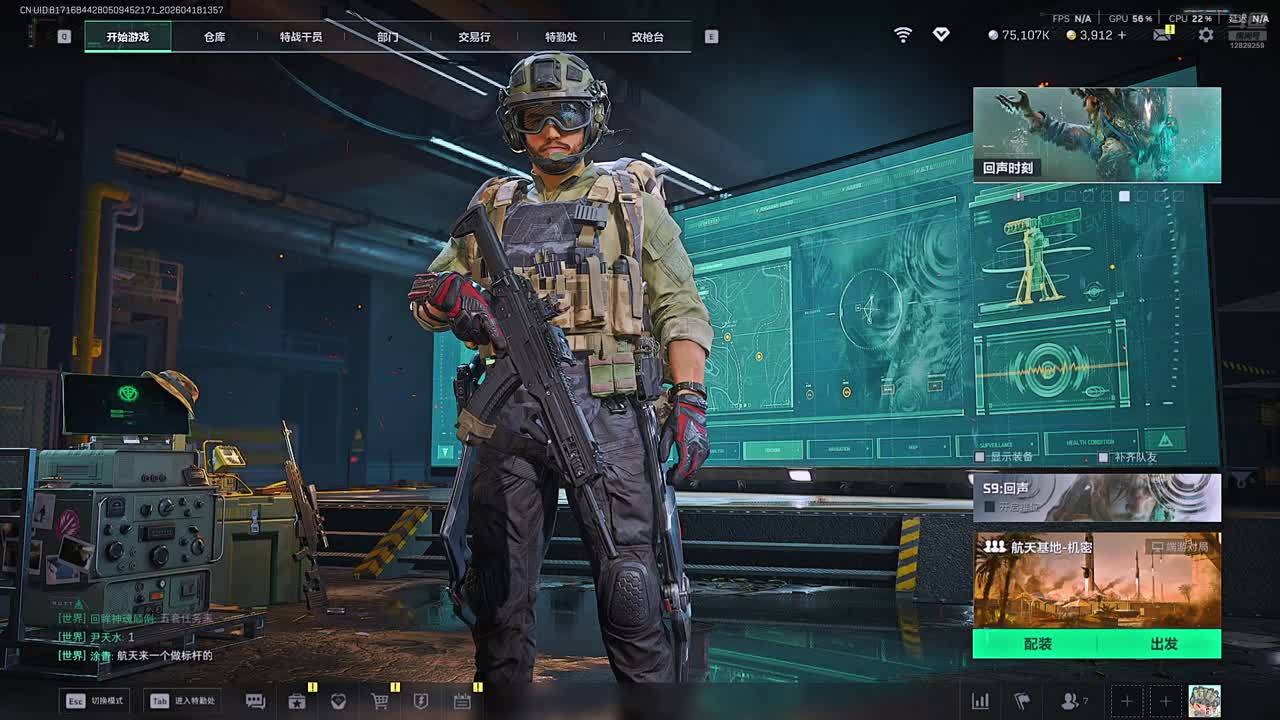1280x720 pixels.
Task: Toggle the 显示装备 show equipment checkbox
Action: point(983,457)
